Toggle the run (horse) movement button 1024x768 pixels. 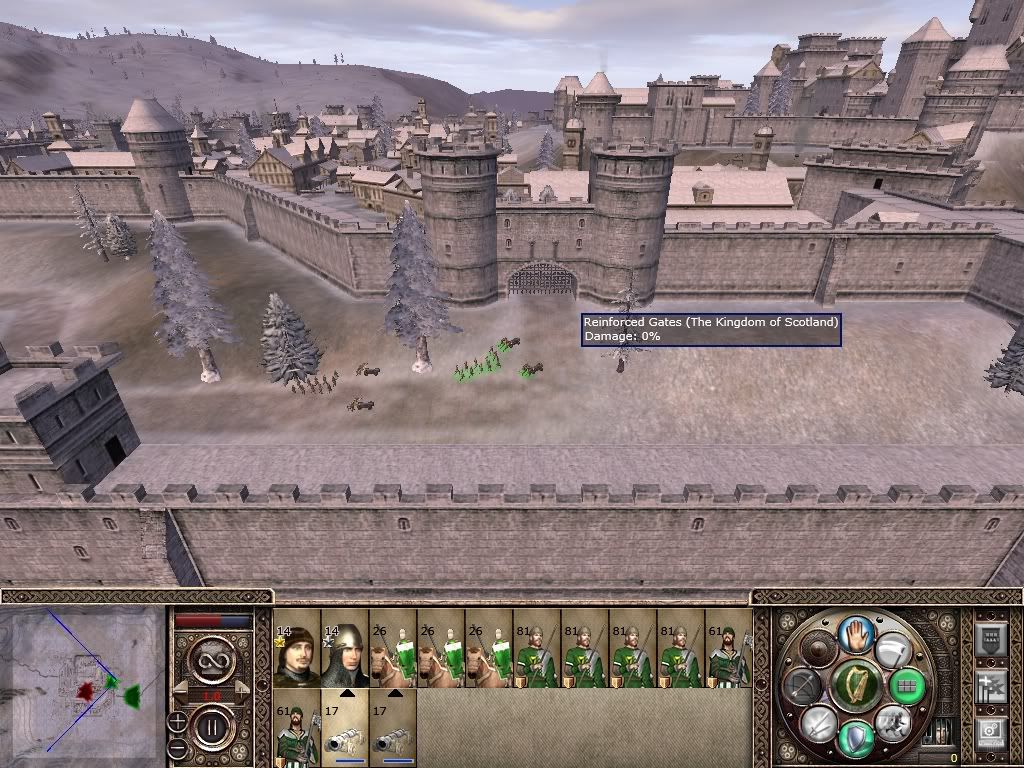click(892, 722)
